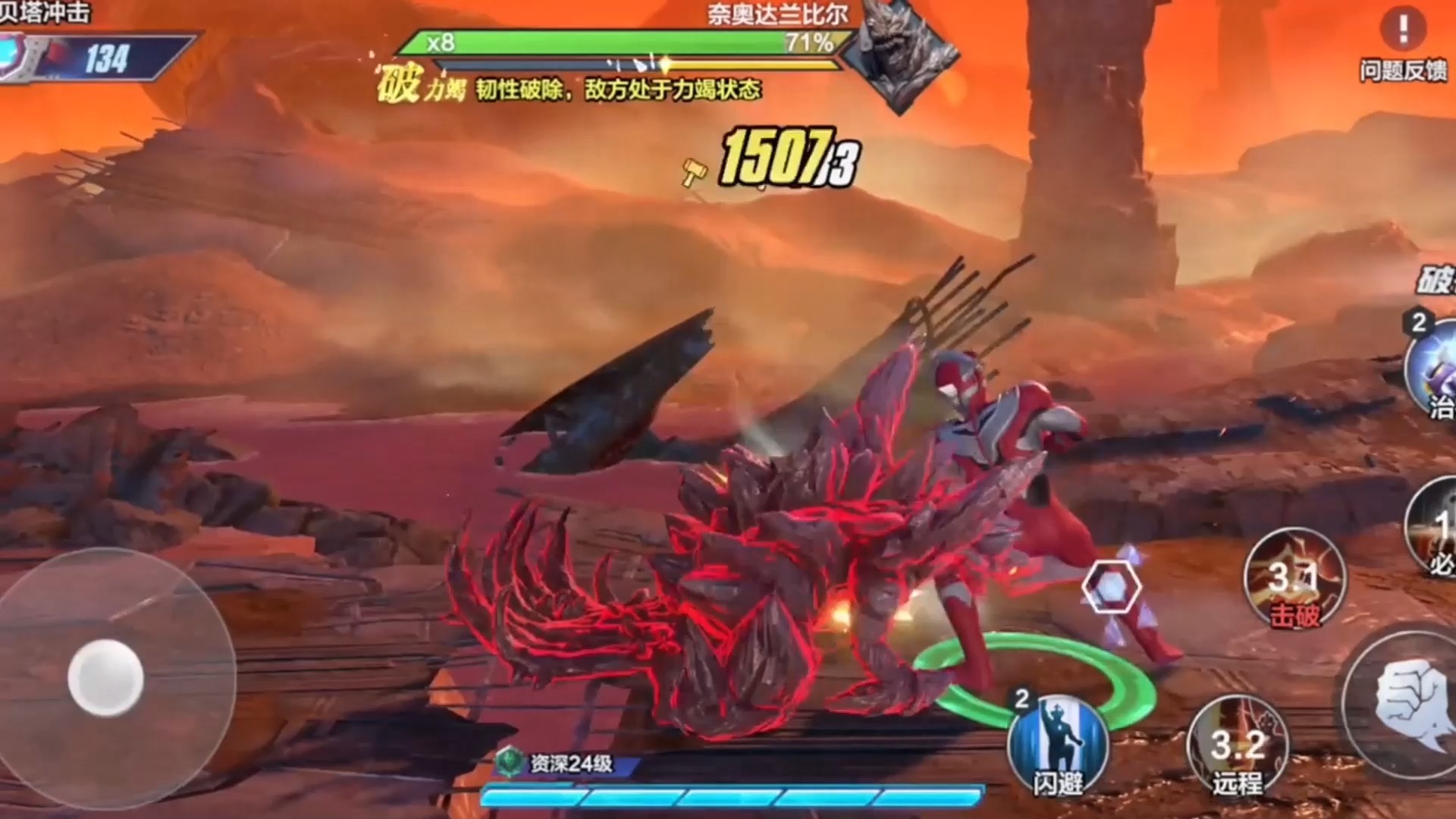Tap the 闪避 dodge skill
The height and width of the screenshot is (819, 1456).
1058,745
